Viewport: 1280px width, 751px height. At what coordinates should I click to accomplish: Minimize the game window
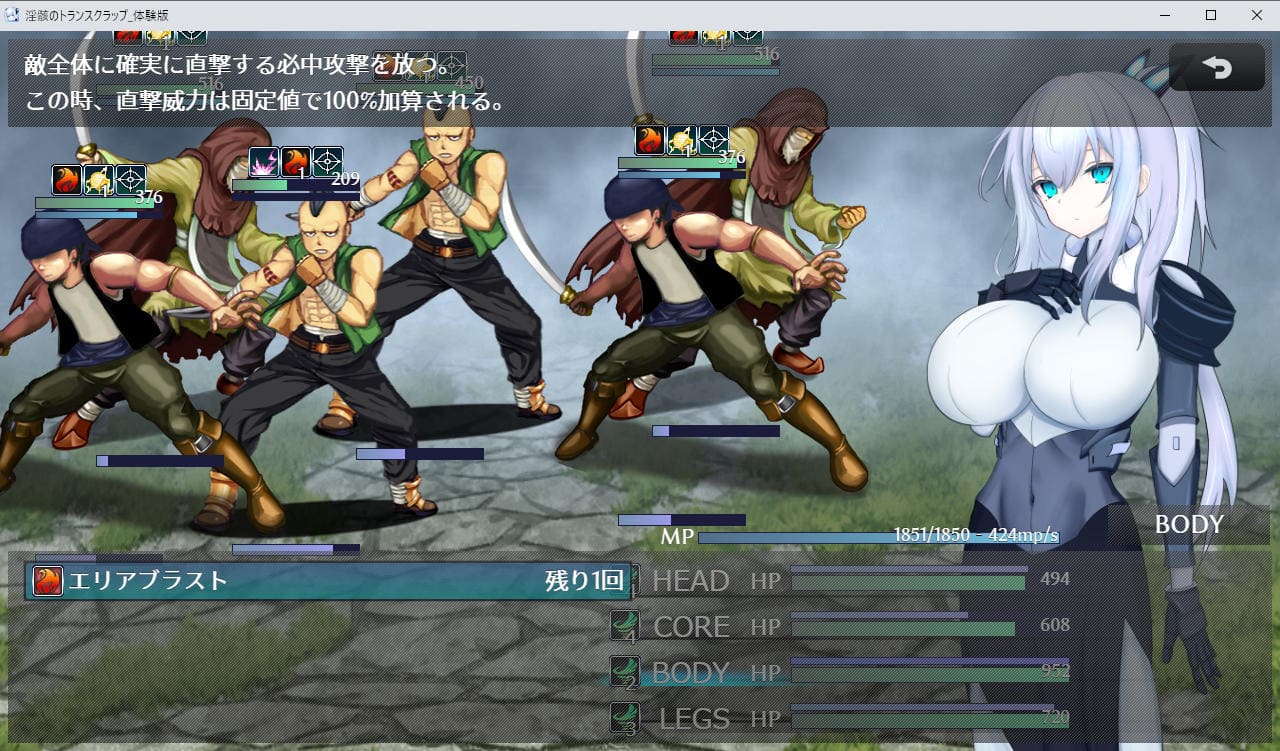pos(1165,15)
